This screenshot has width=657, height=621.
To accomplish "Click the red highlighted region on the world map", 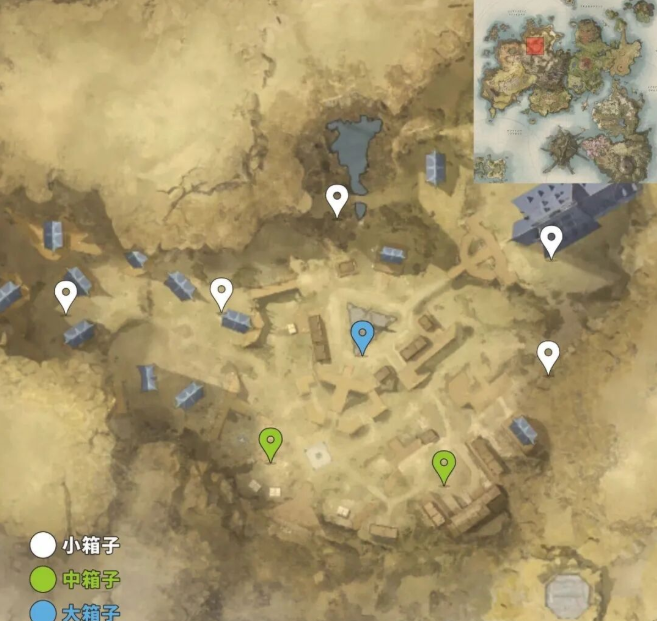I will point(536,44).
